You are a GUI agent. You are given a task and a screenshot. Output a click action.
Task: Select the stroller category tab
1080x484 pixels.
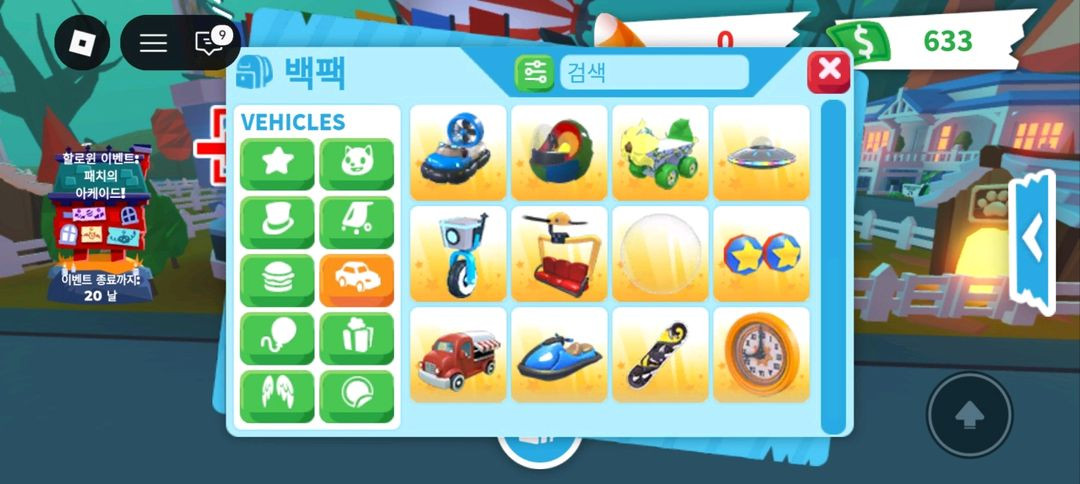(356, 222)
